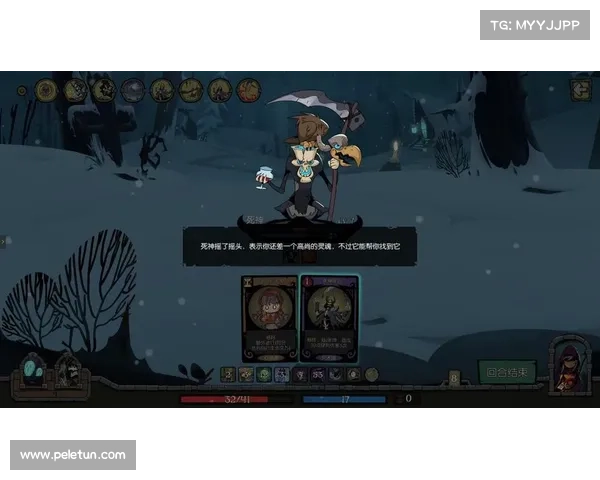
Task: Open the skeleton discard pile
Action: (x=67, y=372)
